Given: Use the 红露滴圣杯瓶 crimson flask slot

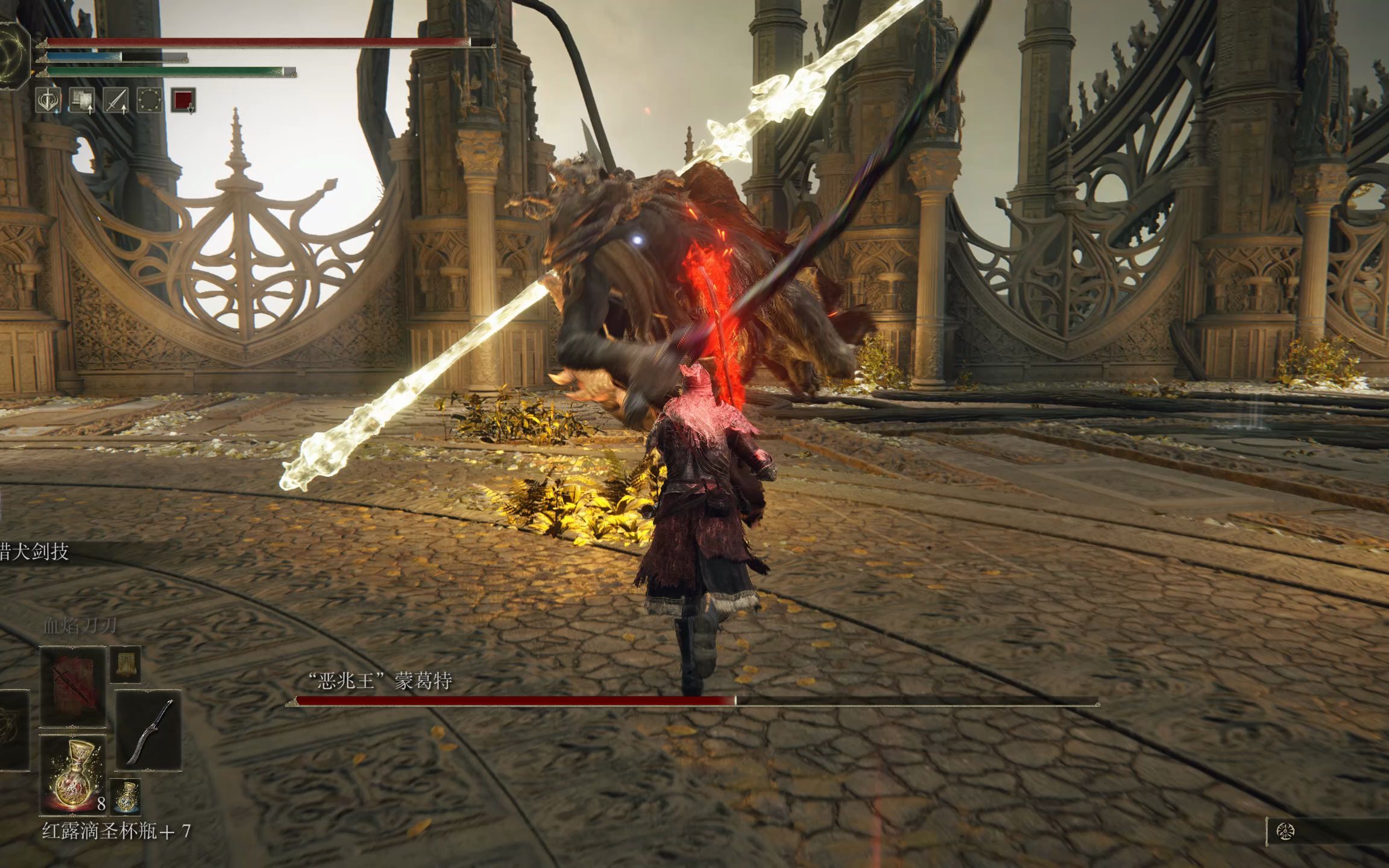Looking at the screenshot, I should tap(73, 774).
